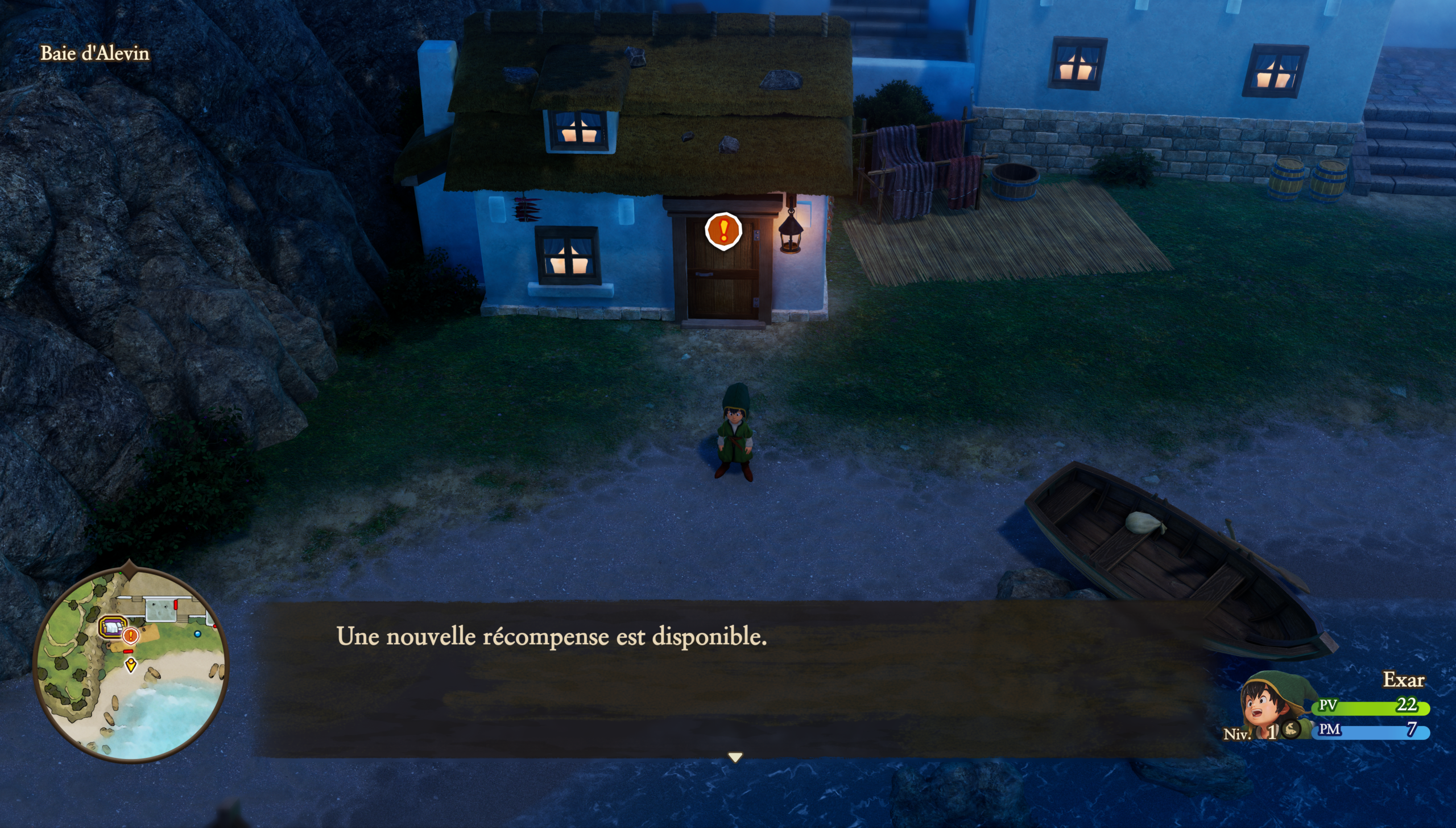Click the exclamation marker above the door

coord(723,230)
